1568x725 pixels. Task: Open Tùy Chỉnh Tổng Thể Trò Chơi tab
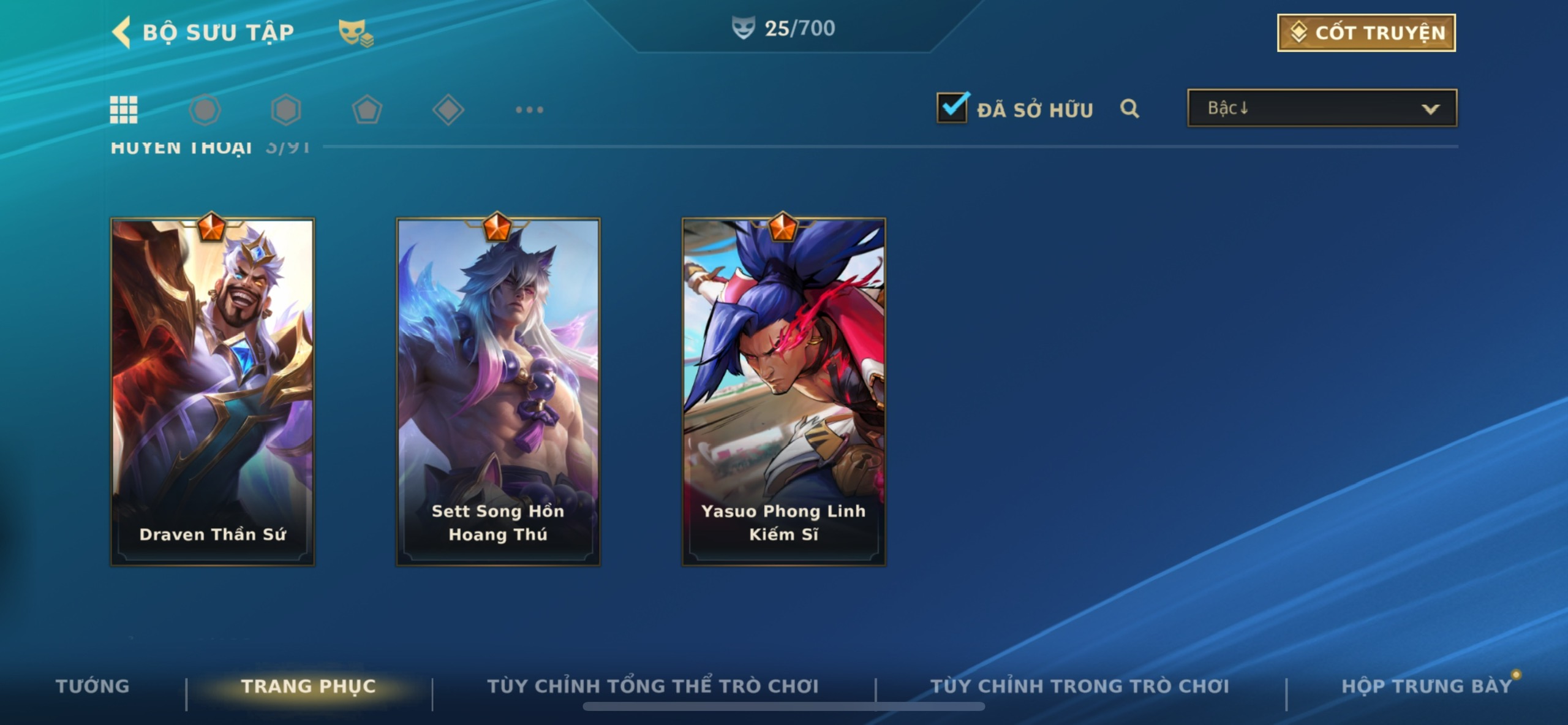point(653,686)
